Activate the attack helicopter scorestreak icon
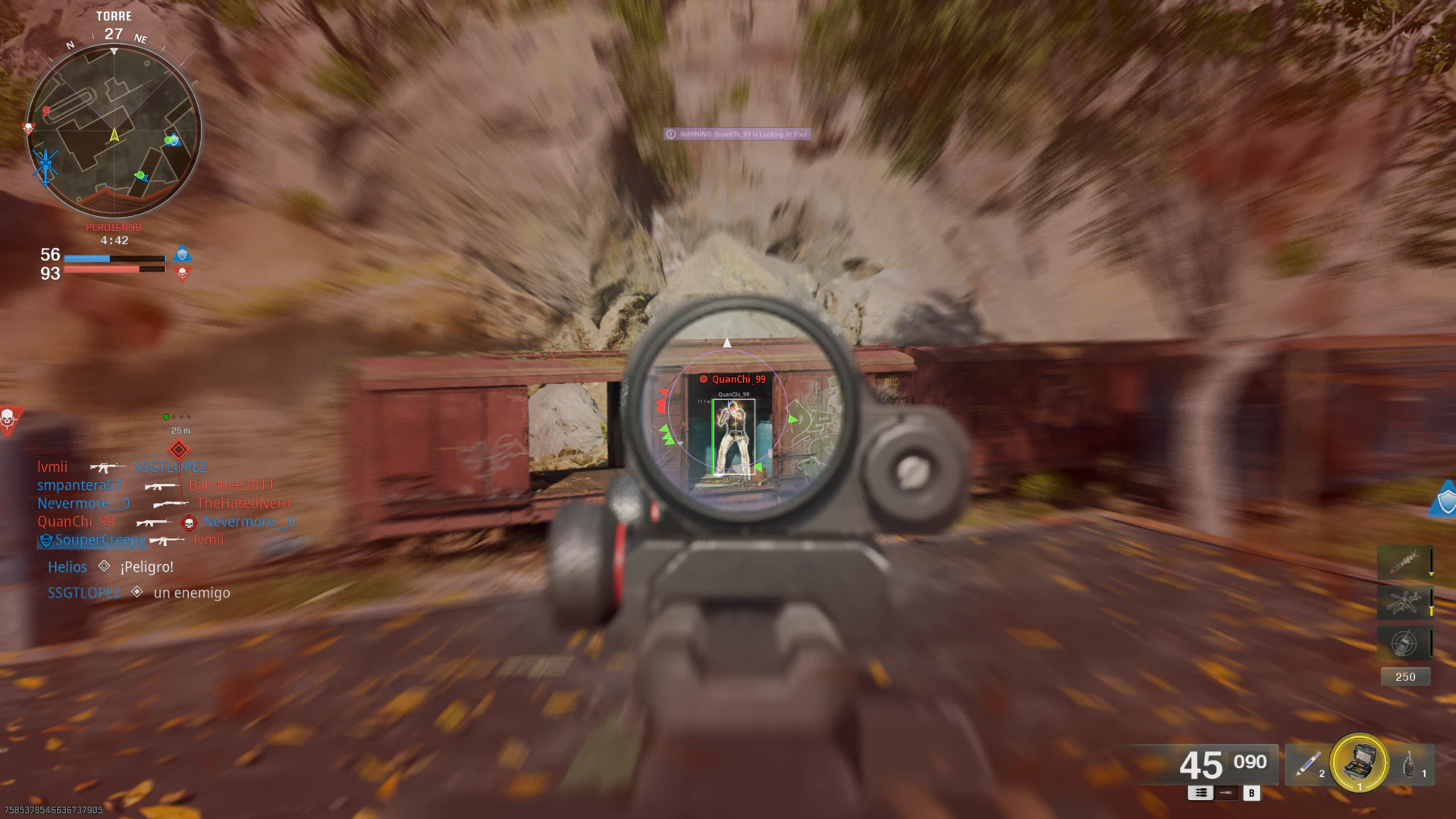Viewport: 1456px width, 819px height. pos(1404,603)
